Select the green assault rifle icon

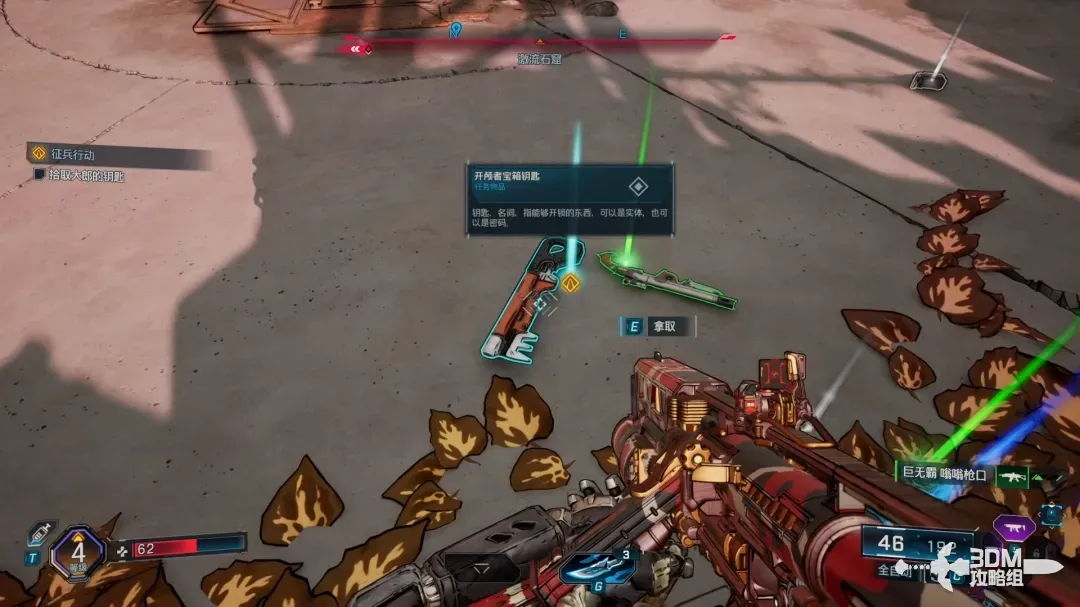click(1015, 476)
